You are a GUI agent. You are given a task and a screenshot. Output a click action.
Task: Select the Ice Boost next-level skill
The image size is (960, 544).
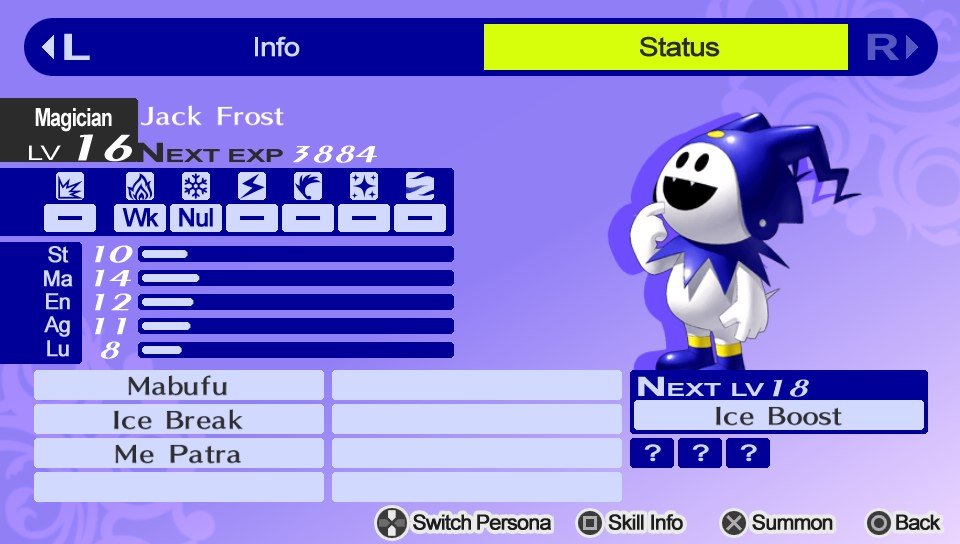point(779,416)
